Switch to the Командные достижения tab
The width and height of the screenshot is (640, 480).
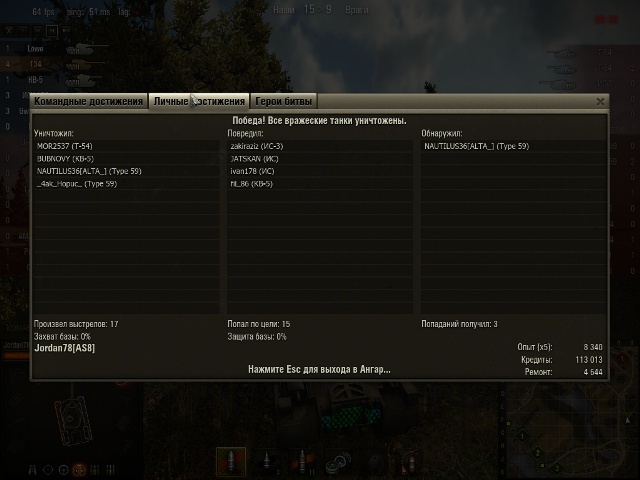[89, 102]
